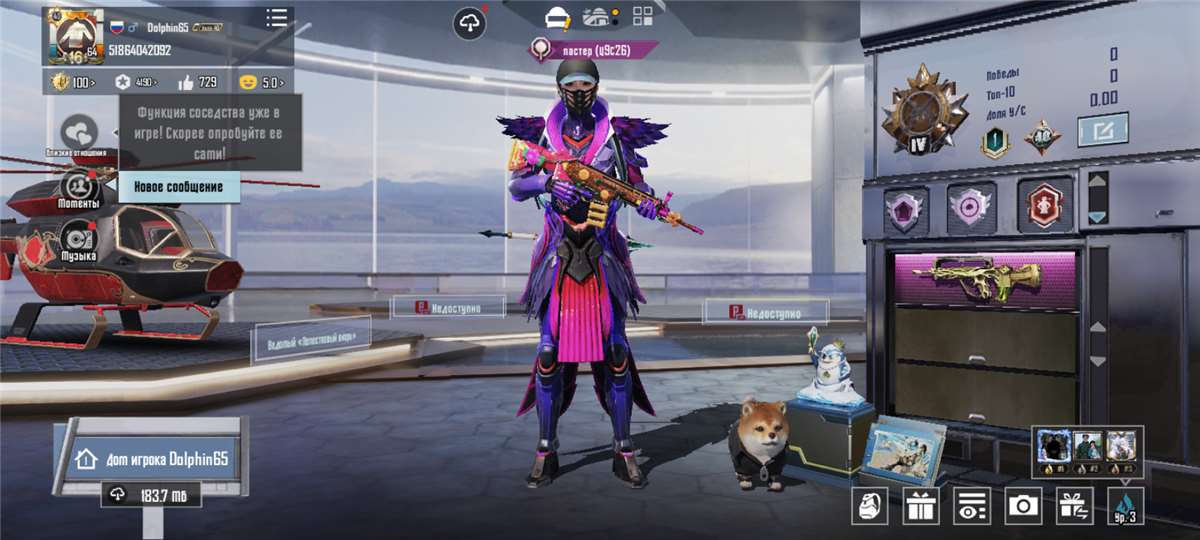Click the cloud download icon at top

pyautogui.click(x=470, y=22)
